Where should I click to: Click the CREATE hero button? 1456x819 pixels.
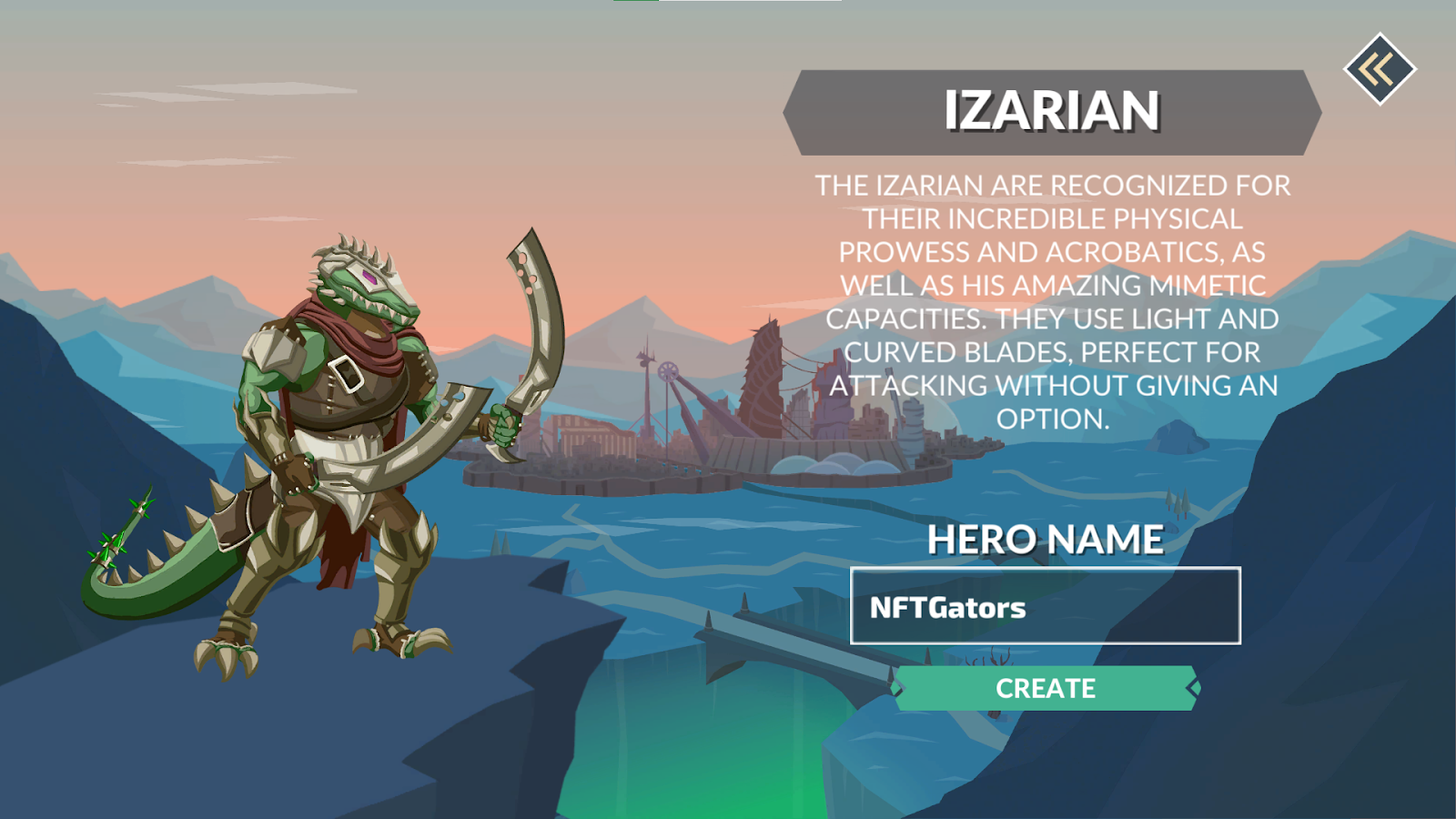(1046, 688)
